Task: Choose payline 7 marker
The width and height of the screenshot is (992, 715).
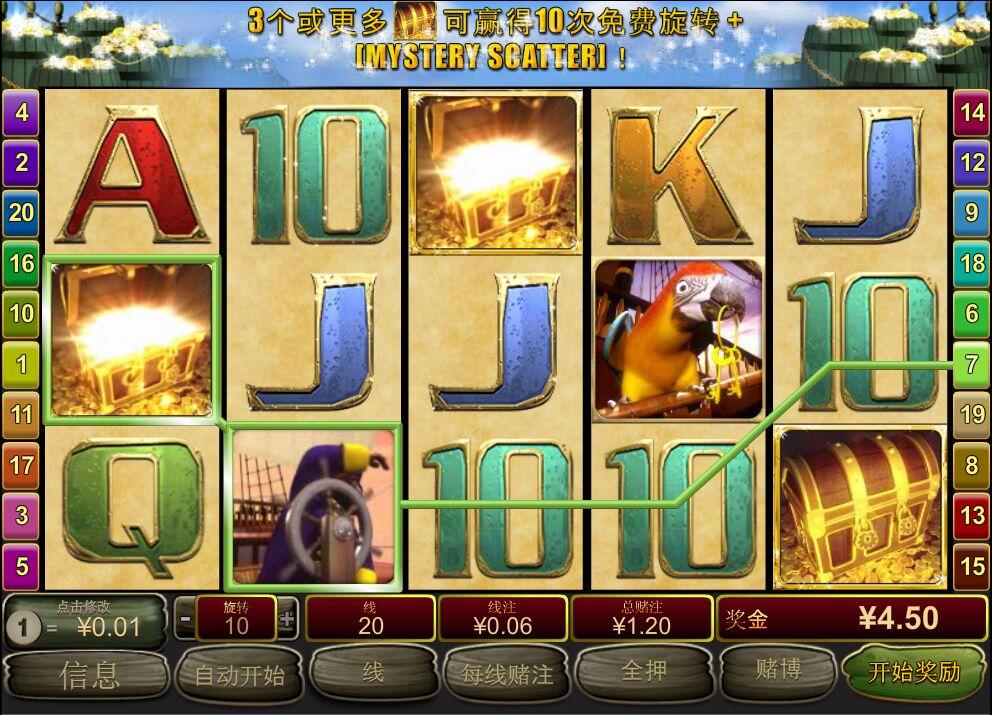Action: pos(971,364)
